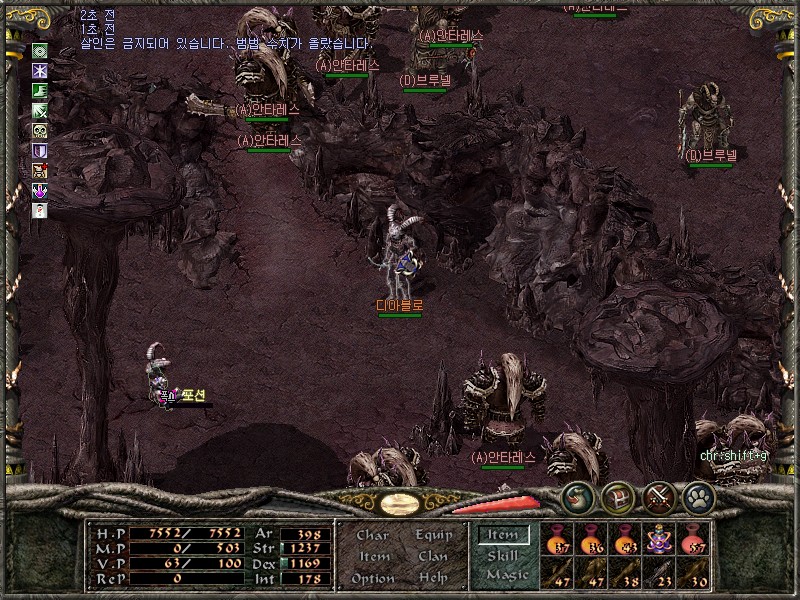Open the Char character sheet

point(373,536)
